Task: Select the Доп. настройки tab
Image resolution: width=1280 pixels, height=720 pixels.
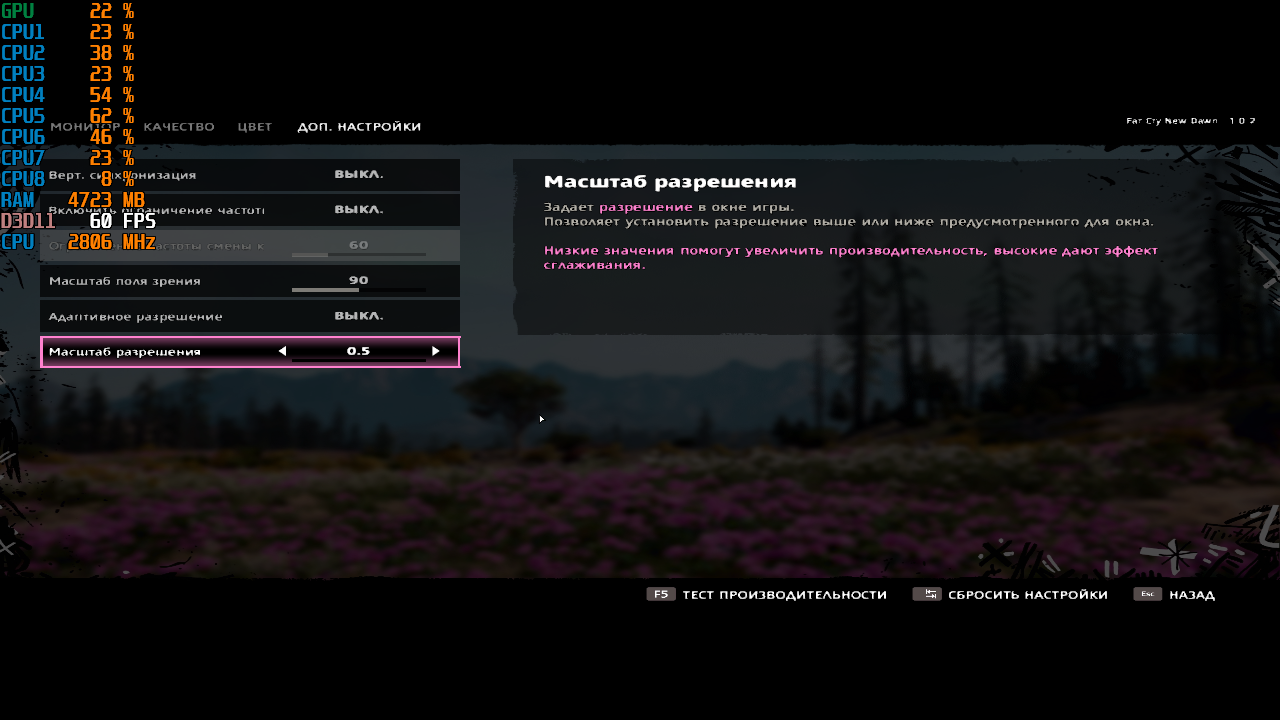Action: (x=359, y=127)
